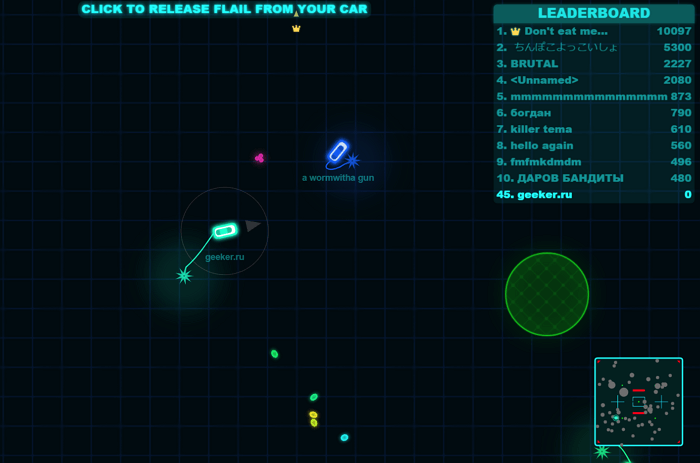Select the killer tema leaderboard row
This screenshot has height=463, width=700.
594,129
